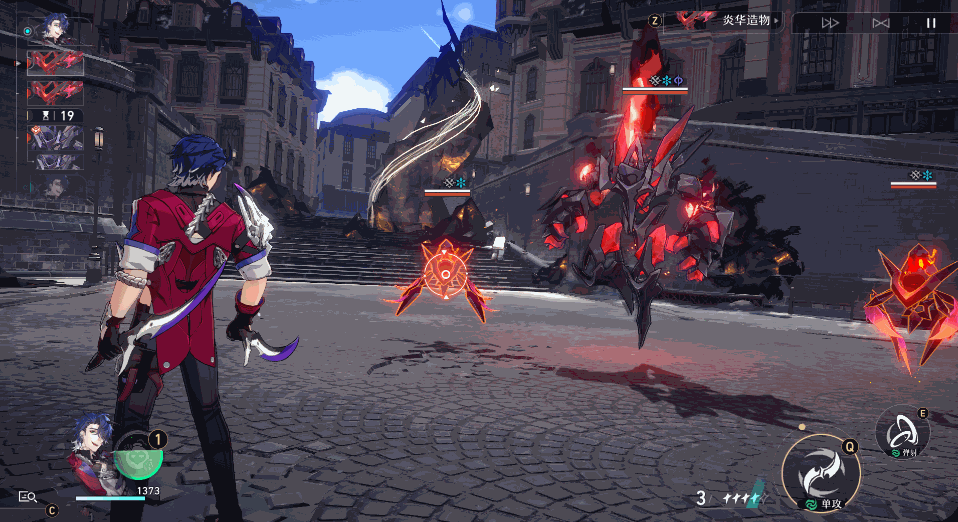Toggle auto-battle mode
The height and width of the screenshot is (522, 958).
(881, 22)
